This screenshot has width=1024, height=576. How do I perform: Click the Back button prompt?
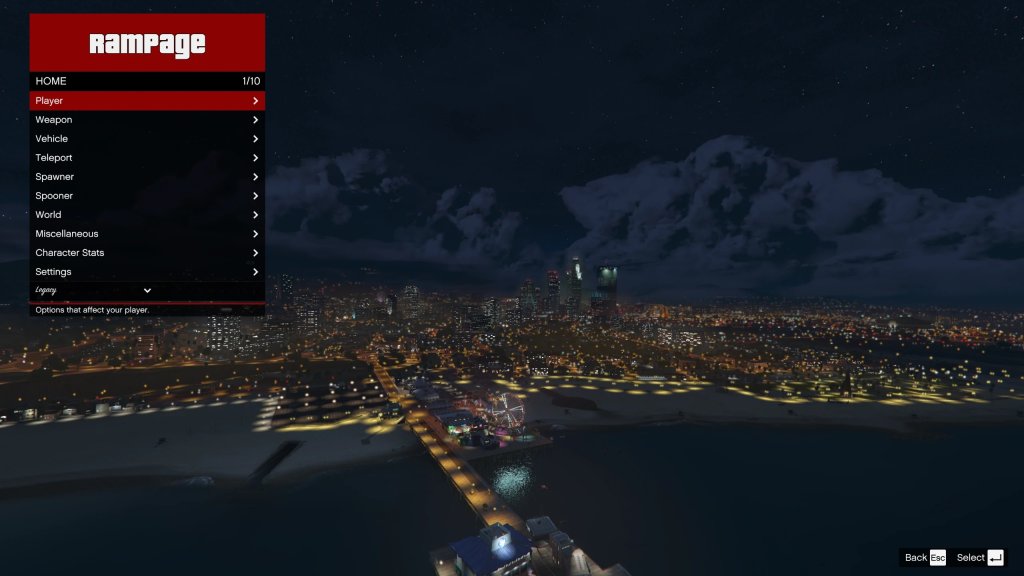click(x=925, y=558)
